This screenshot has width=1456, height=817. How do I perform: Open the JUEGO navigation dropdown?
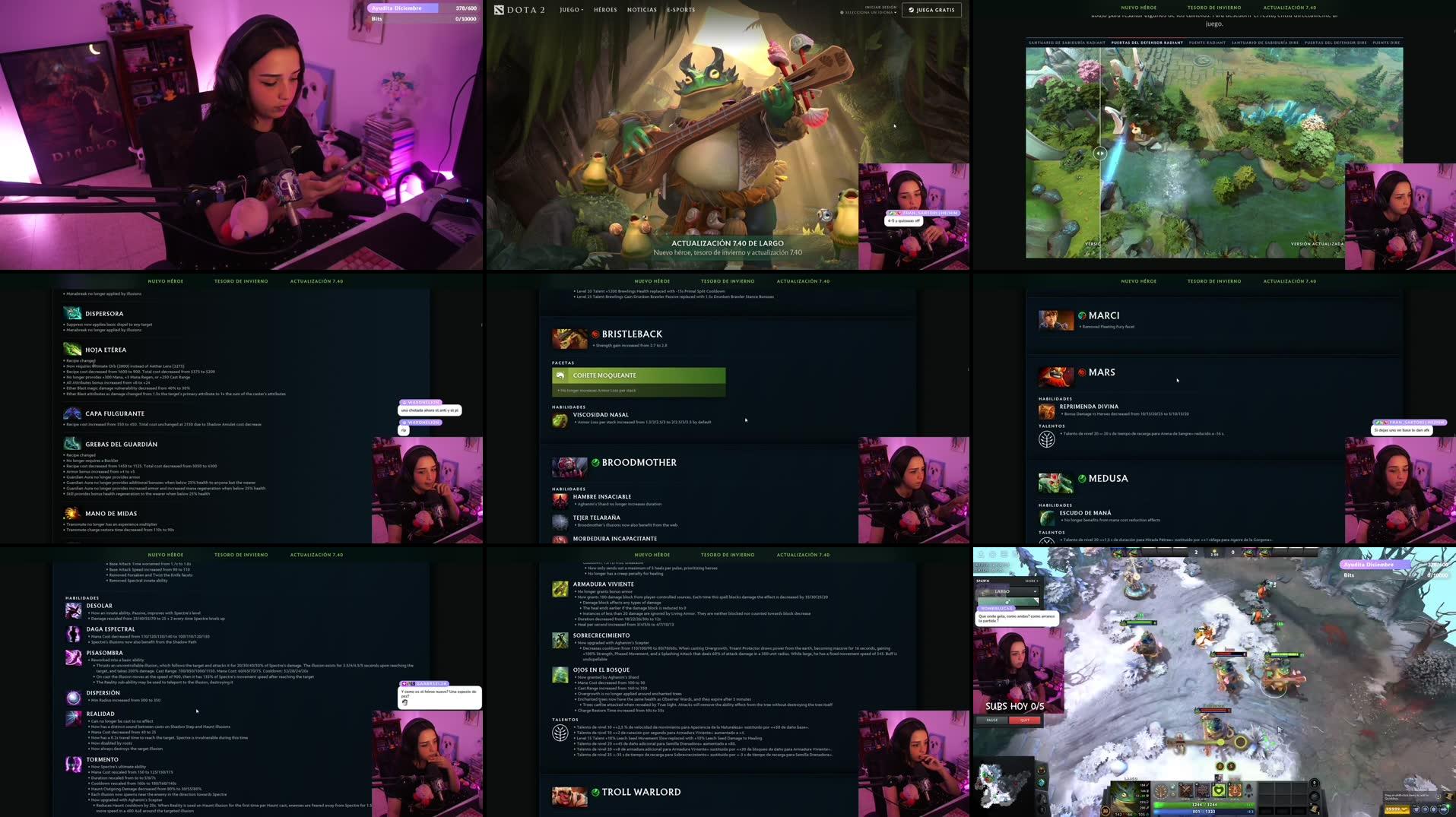[x=569, y=10]
